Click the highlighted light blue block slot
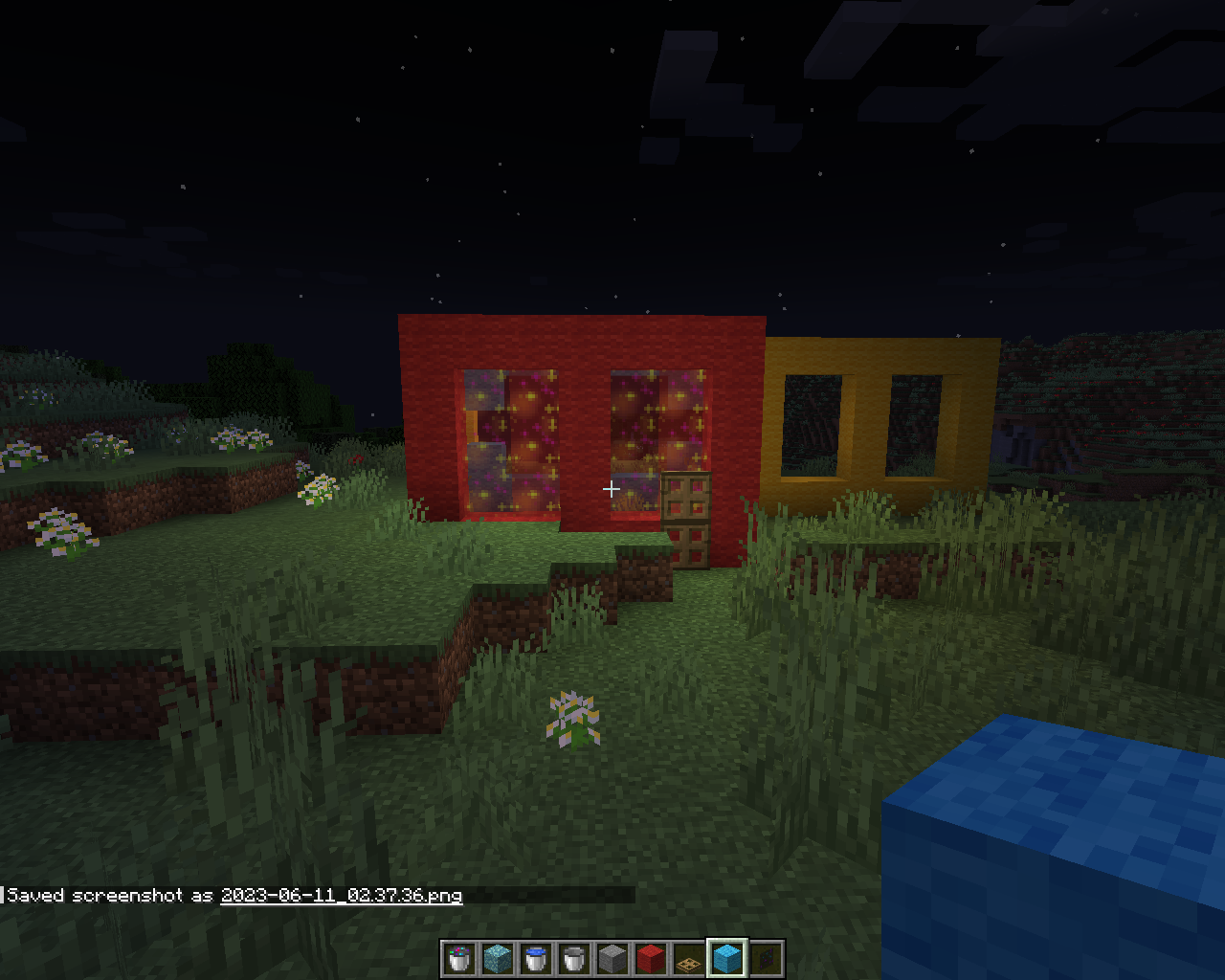 pyautogui.click(x=726, y=959)
